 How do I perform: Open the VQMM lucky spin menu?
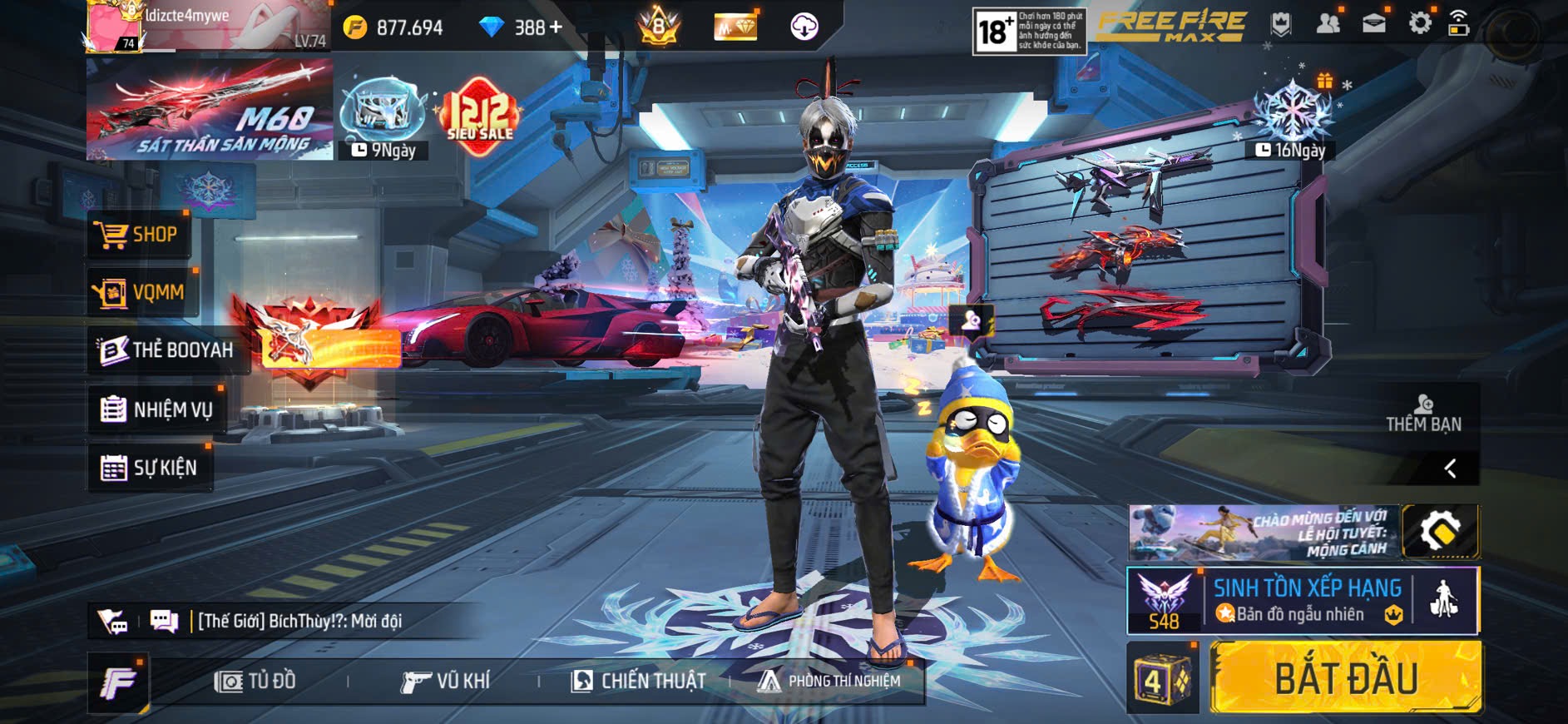pyautogui.click(x=142, y=293)
